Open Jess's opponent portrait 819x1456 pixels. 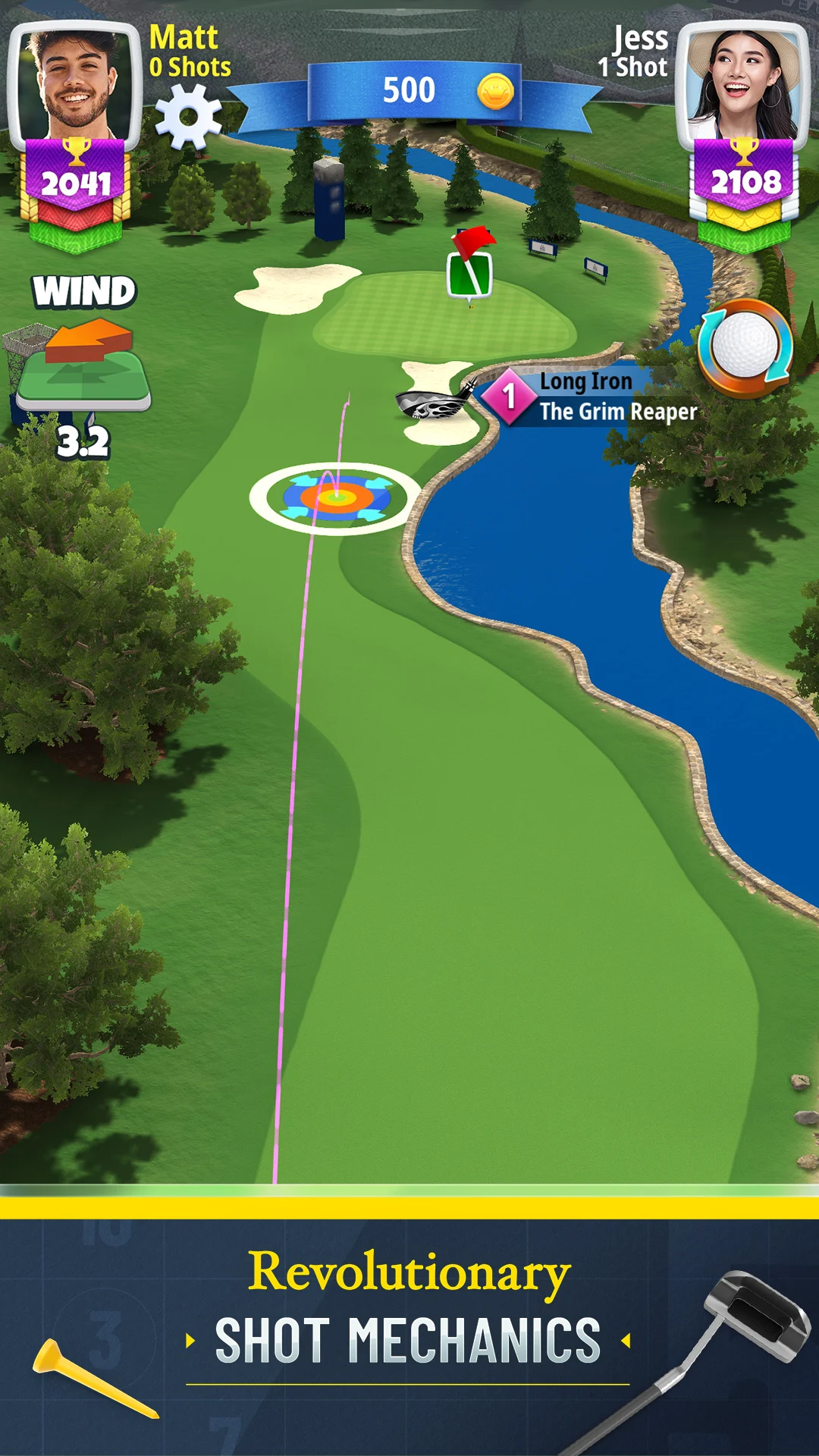coord(743,82)
